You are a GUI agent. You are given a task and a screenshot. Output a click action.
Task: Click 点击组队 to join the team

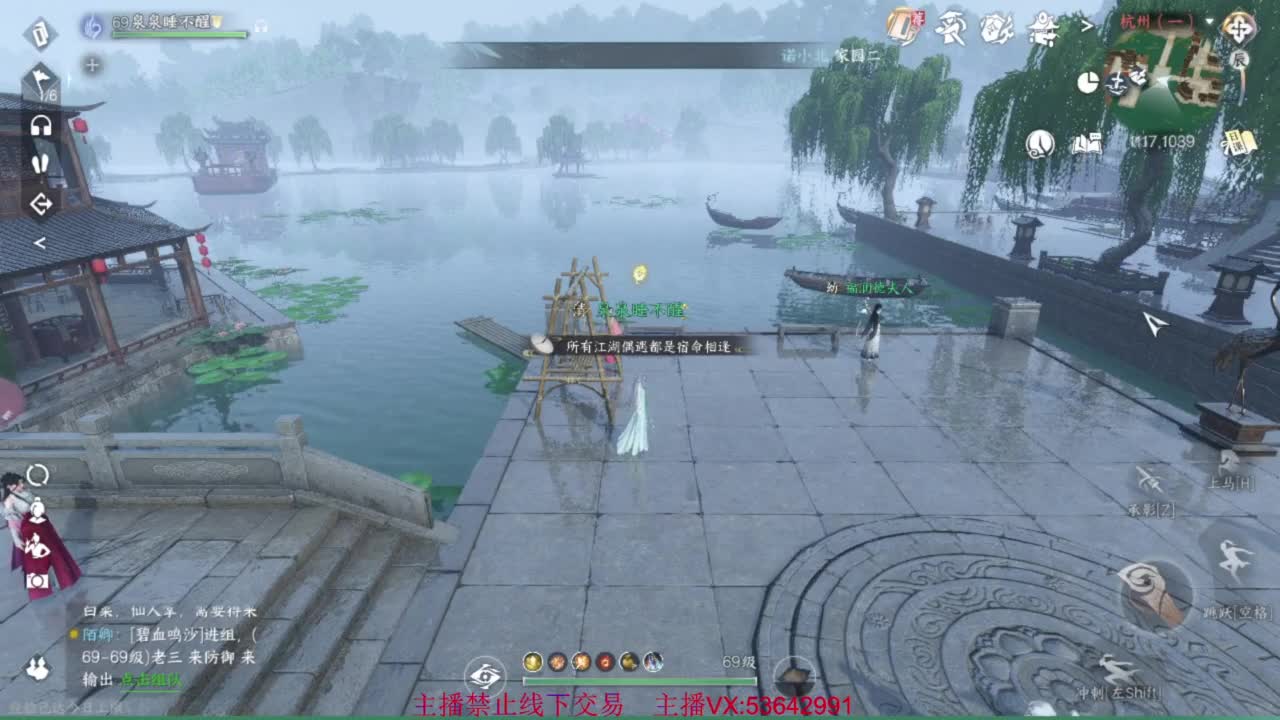coord(152,679)
